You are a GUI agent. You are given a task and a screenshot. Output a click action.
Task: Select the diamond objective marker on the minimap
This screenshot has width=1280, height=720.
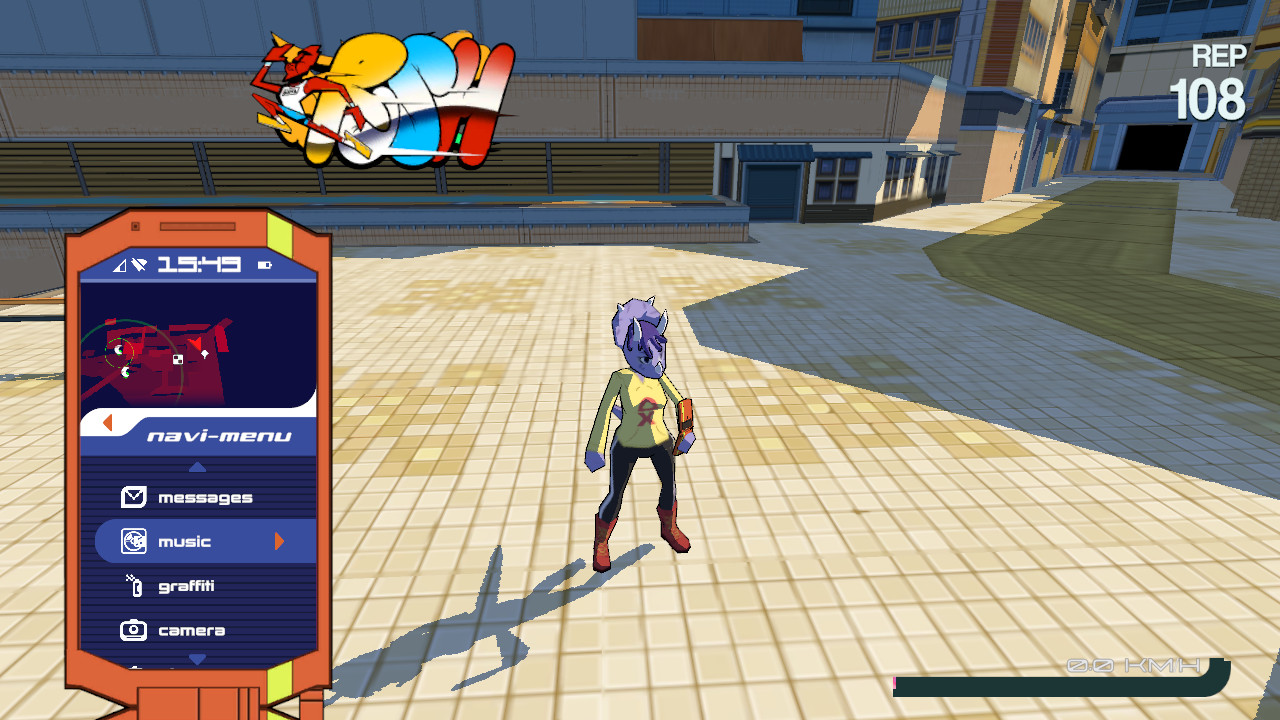(204, 353)
